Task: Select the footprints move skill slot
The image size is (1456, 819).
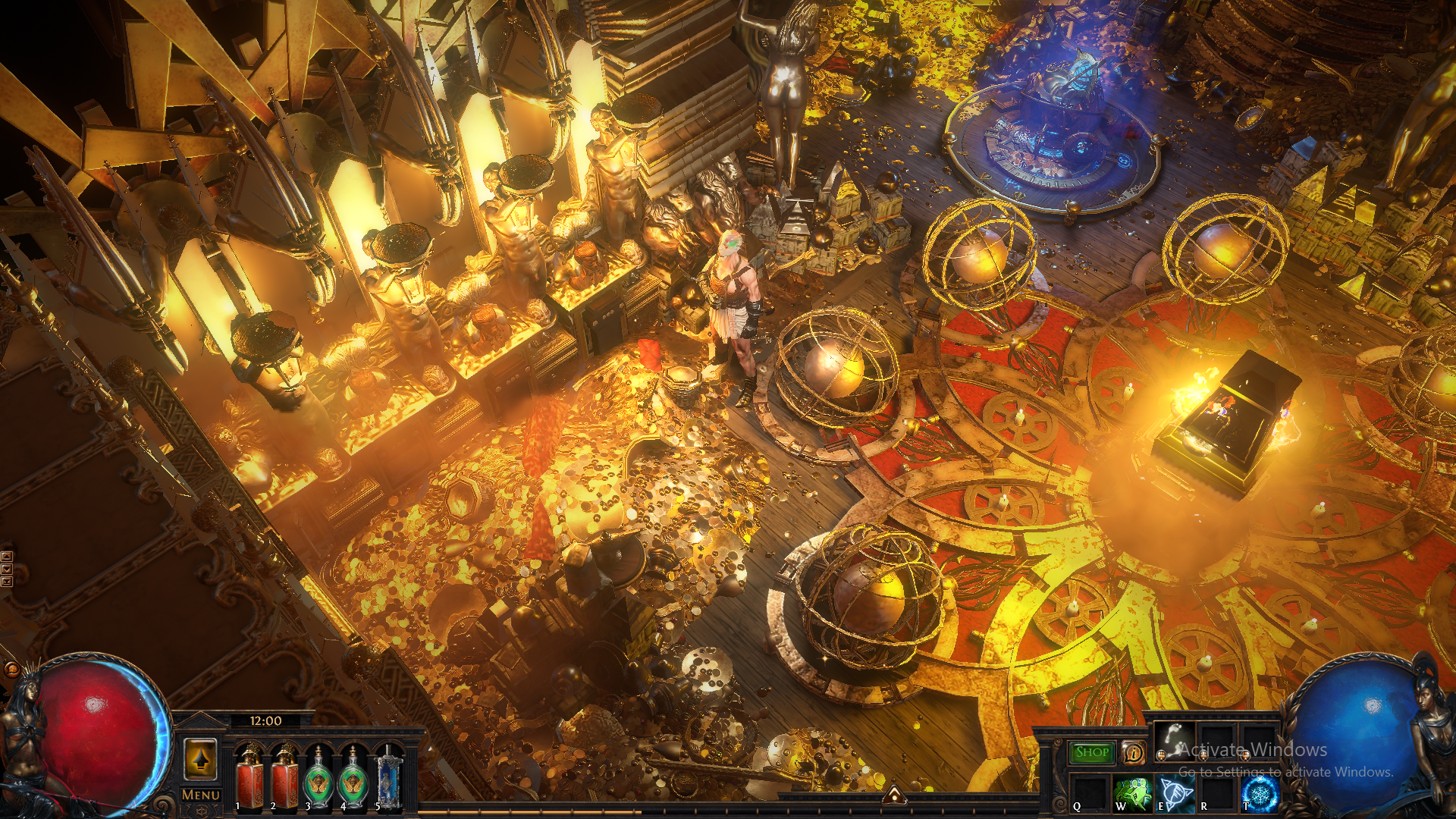Action: [1173, 741]
